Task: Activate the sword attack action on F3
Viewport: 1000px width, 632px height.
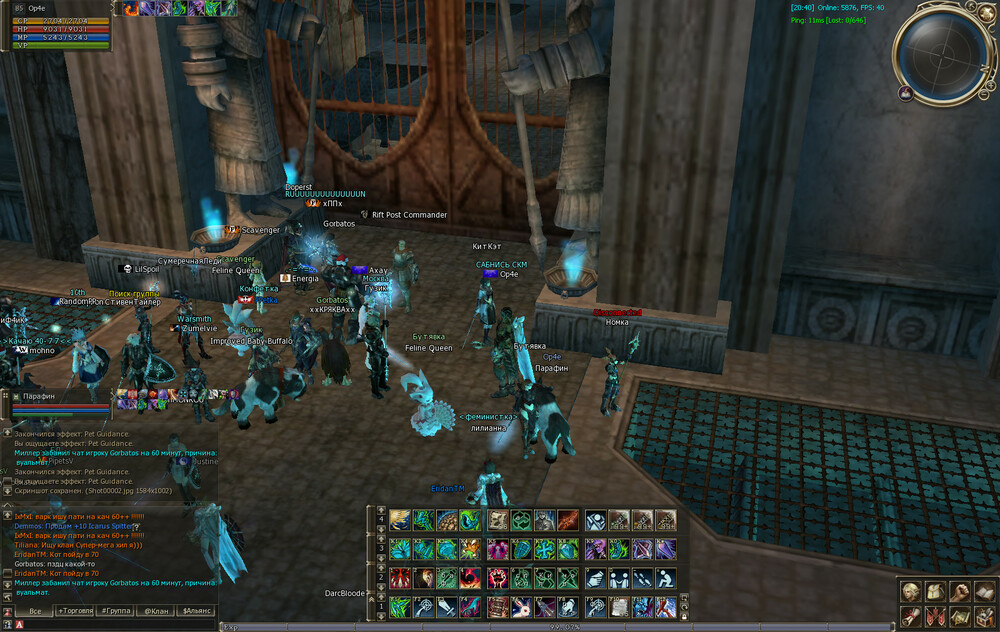Action: [x=446, y=607]
